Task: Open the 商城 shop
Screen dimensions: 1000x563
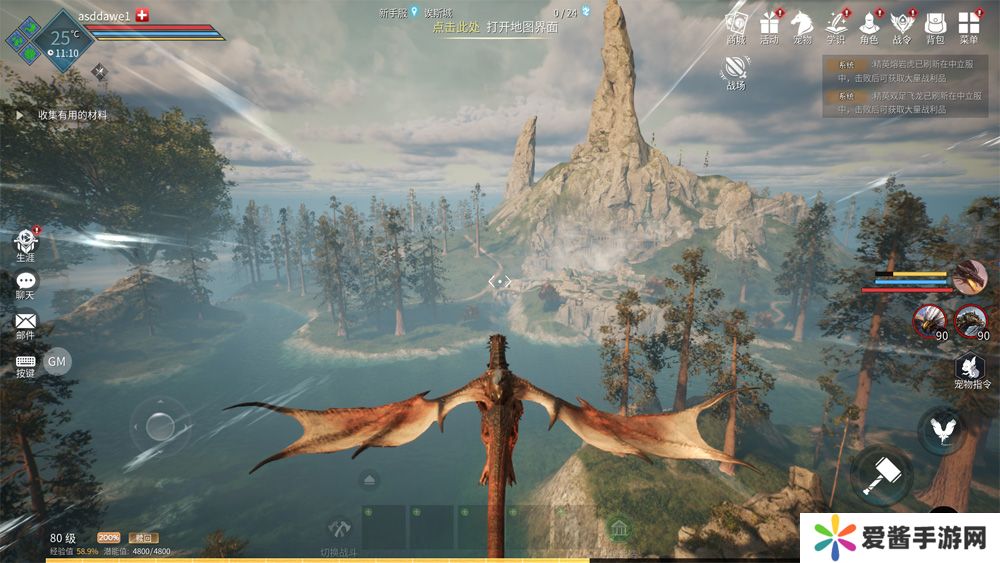Action: coord(736,24)
